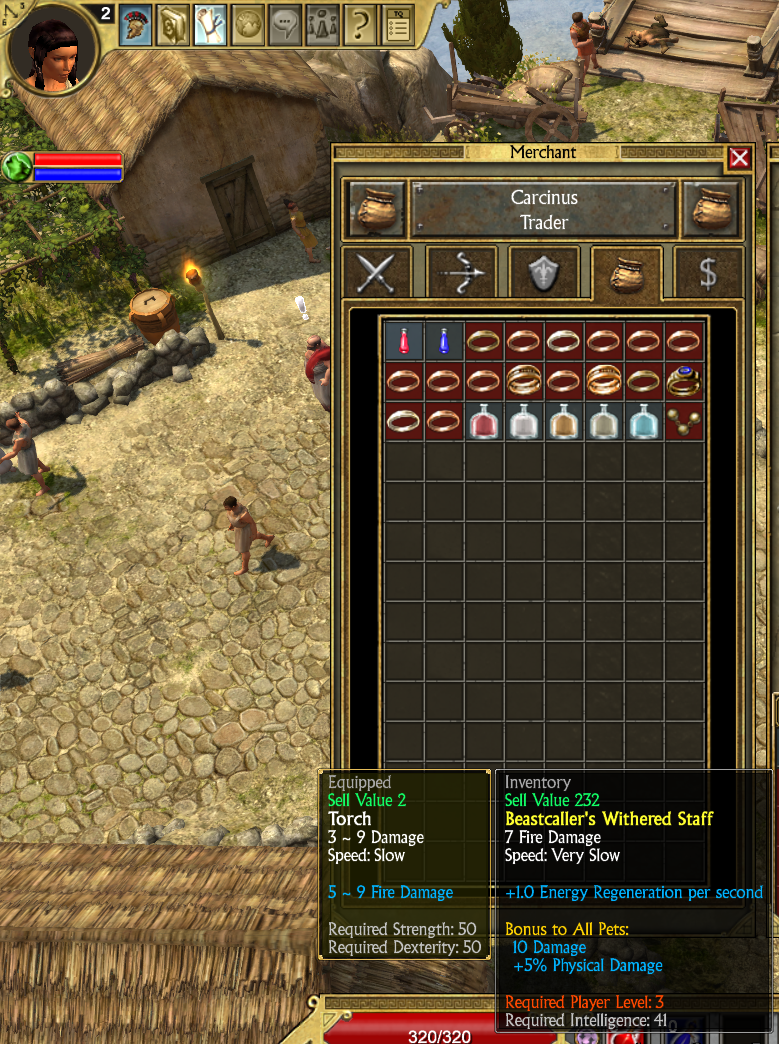
Task: Open the quest log list icon
Action: pyautogui.click(x=397, y=25)
